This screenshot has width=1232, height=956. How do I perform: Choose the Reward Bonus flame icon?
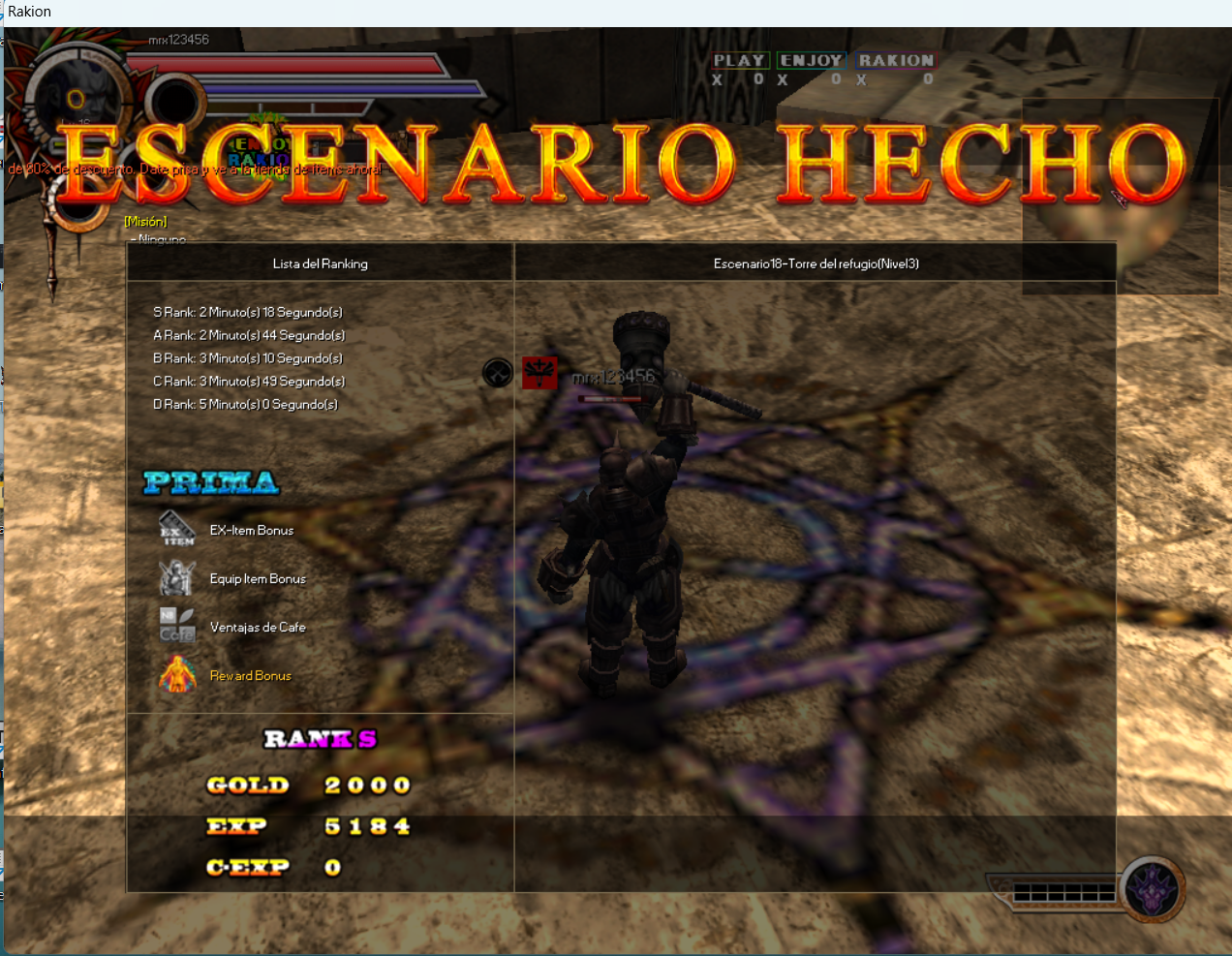[177, 674]
